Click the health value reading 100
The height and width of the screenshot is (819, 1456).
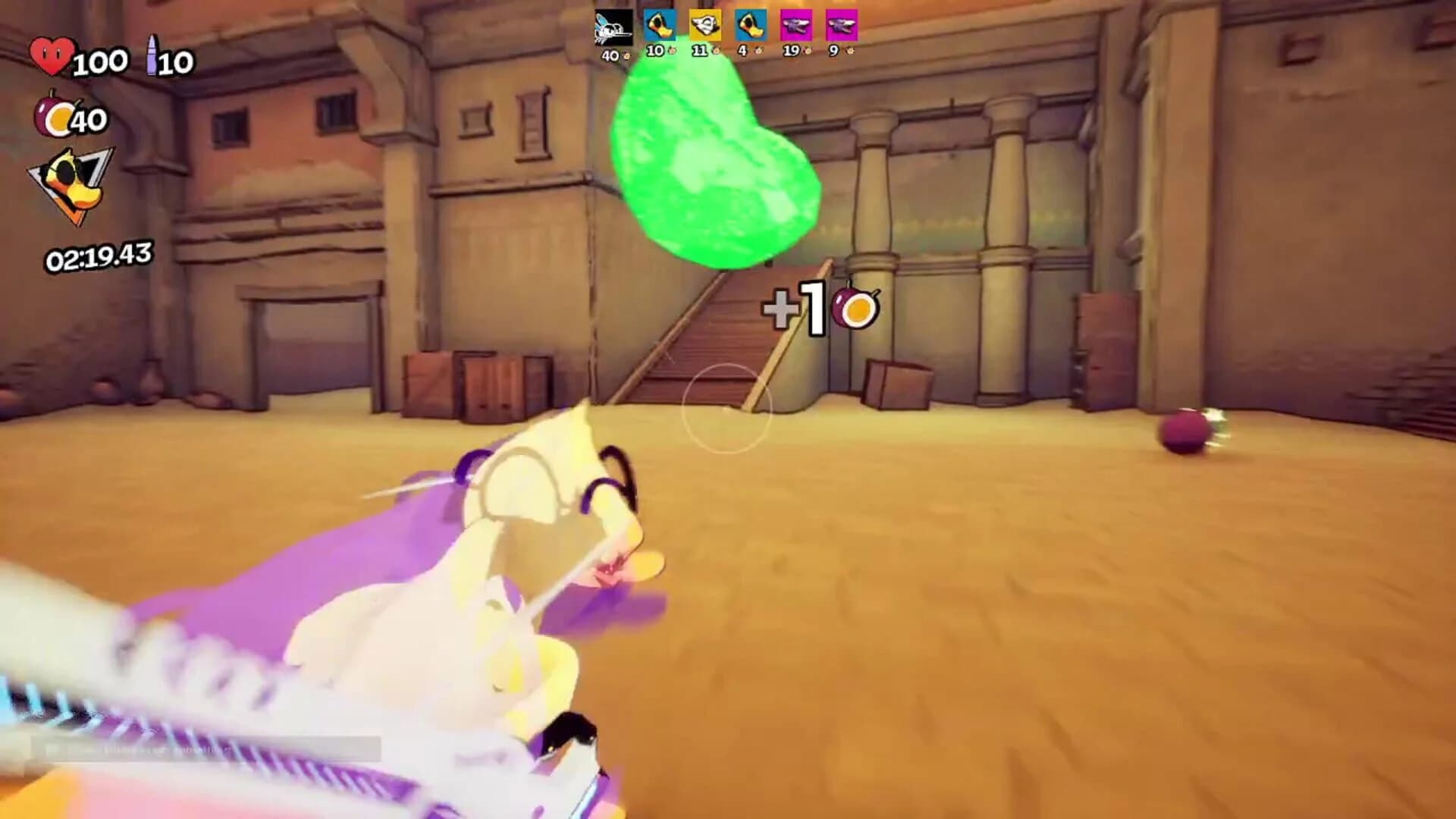(x=99, y=61)
